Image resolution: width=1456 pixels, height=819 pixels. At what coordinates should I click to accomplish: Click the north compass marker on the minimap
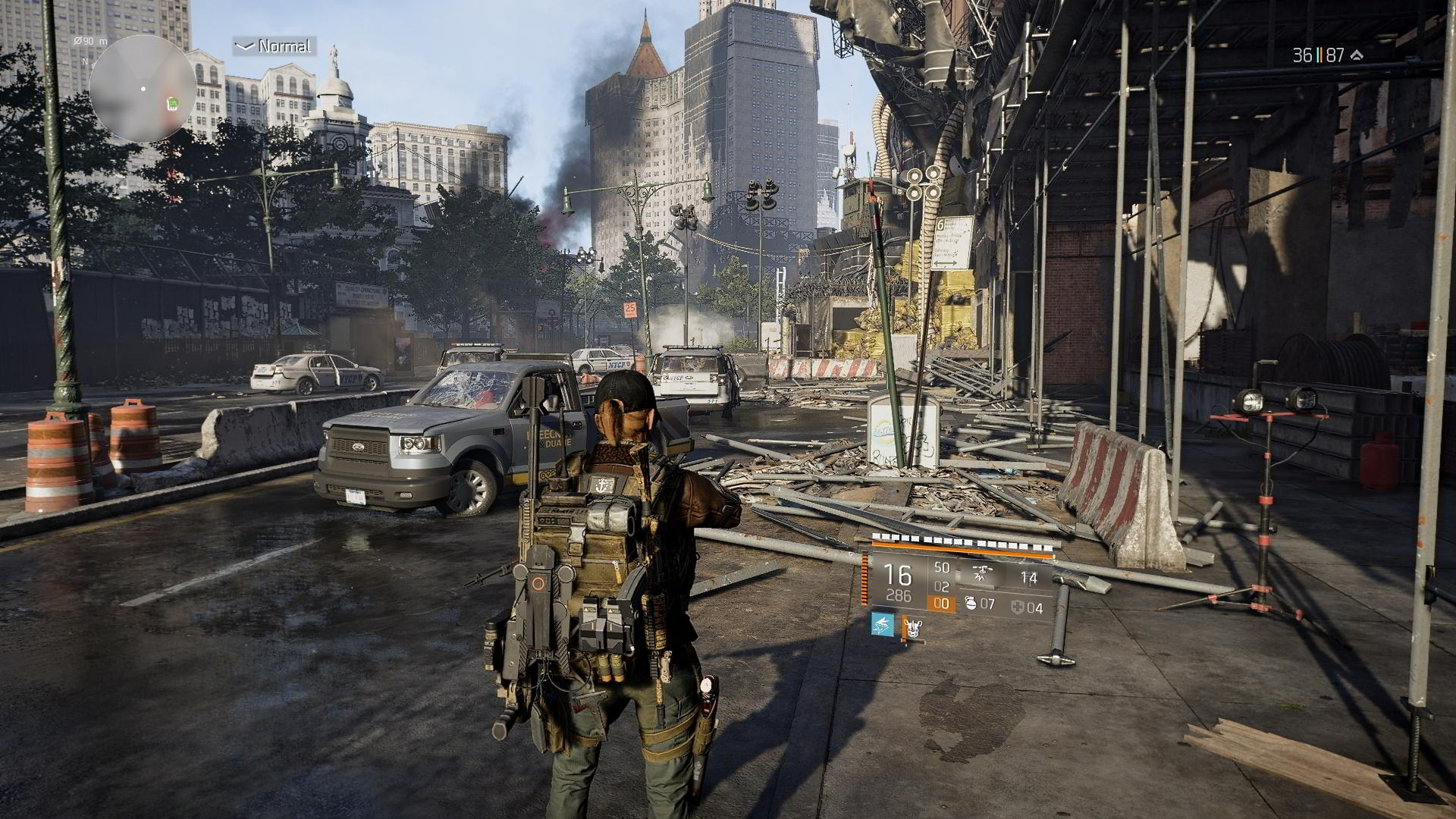(x=84, y=62)
